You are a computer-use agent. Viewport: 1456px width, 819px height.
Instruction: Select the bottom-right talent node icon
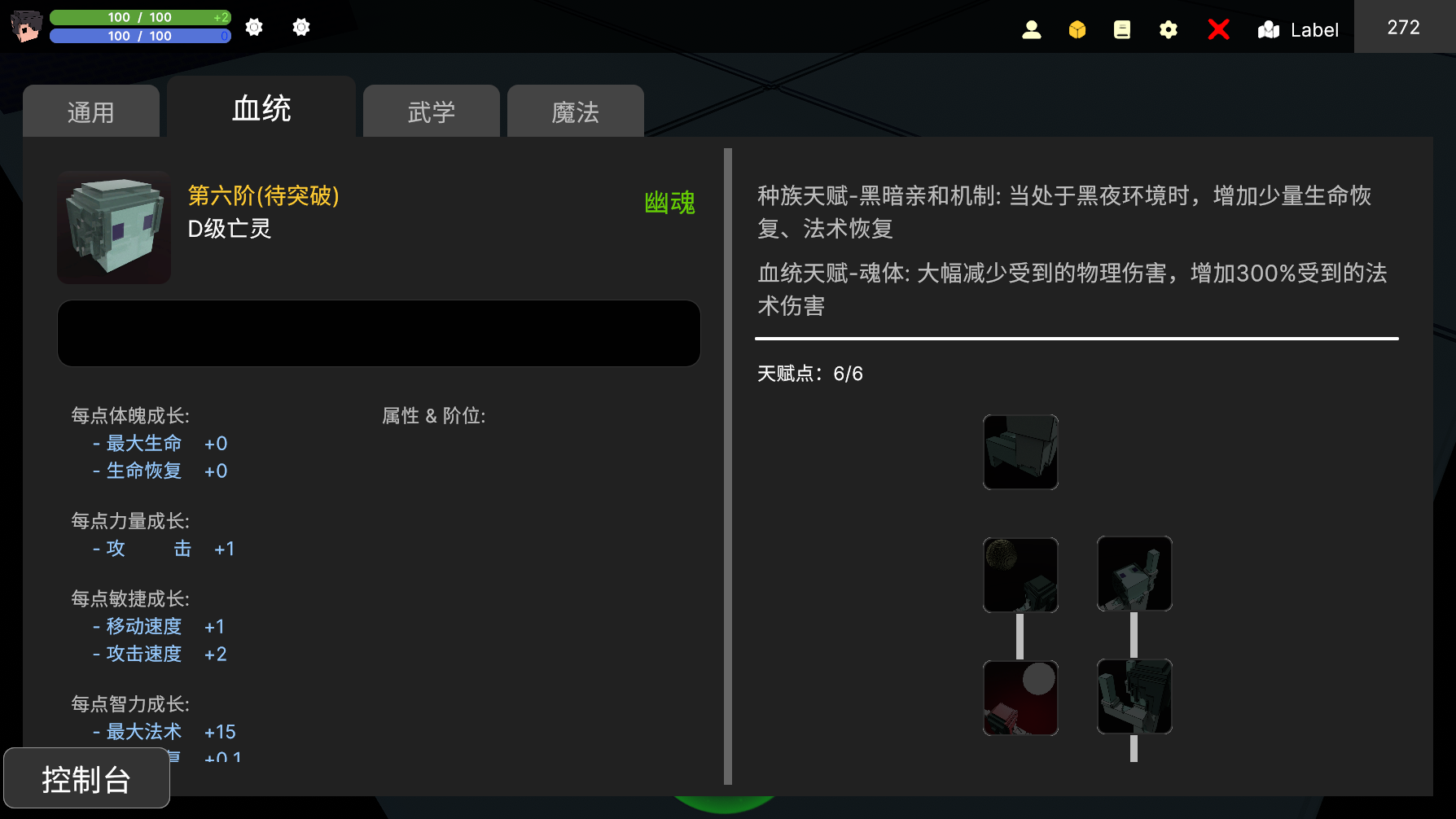(1134, 698)
